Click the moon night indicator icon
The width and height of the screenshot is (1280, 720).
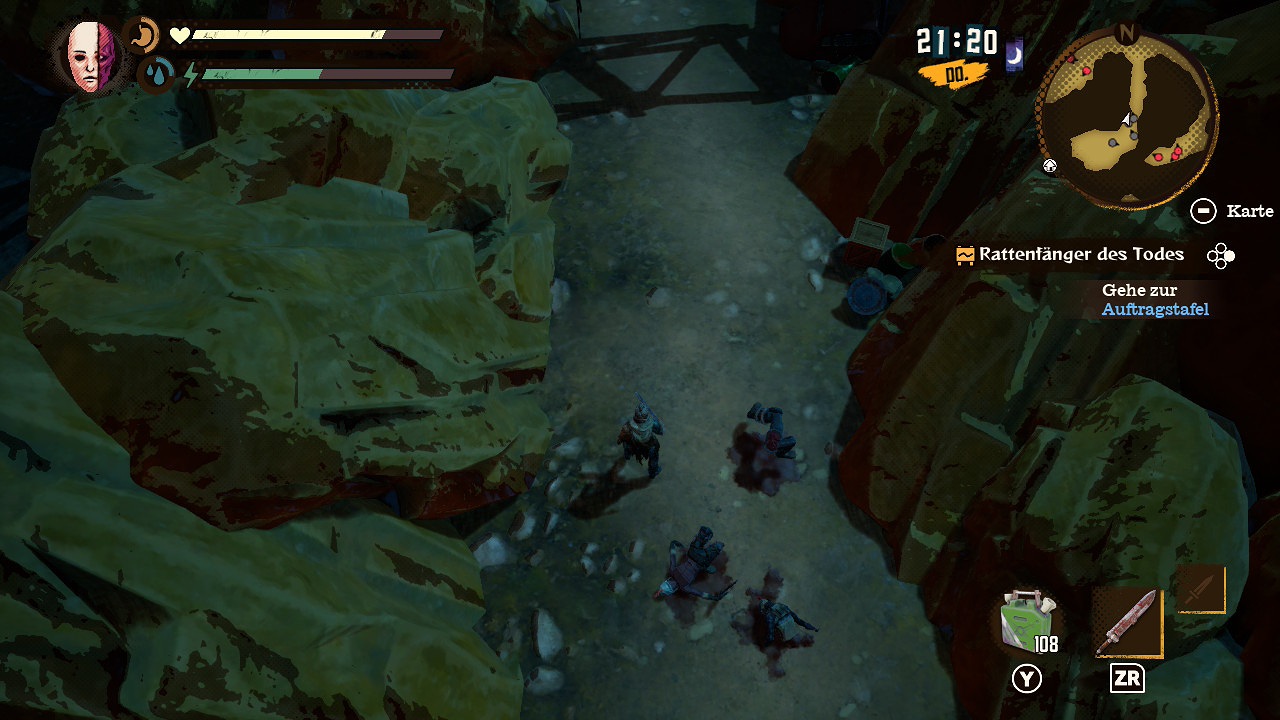pyautogui.click(x=1013, y=56)
